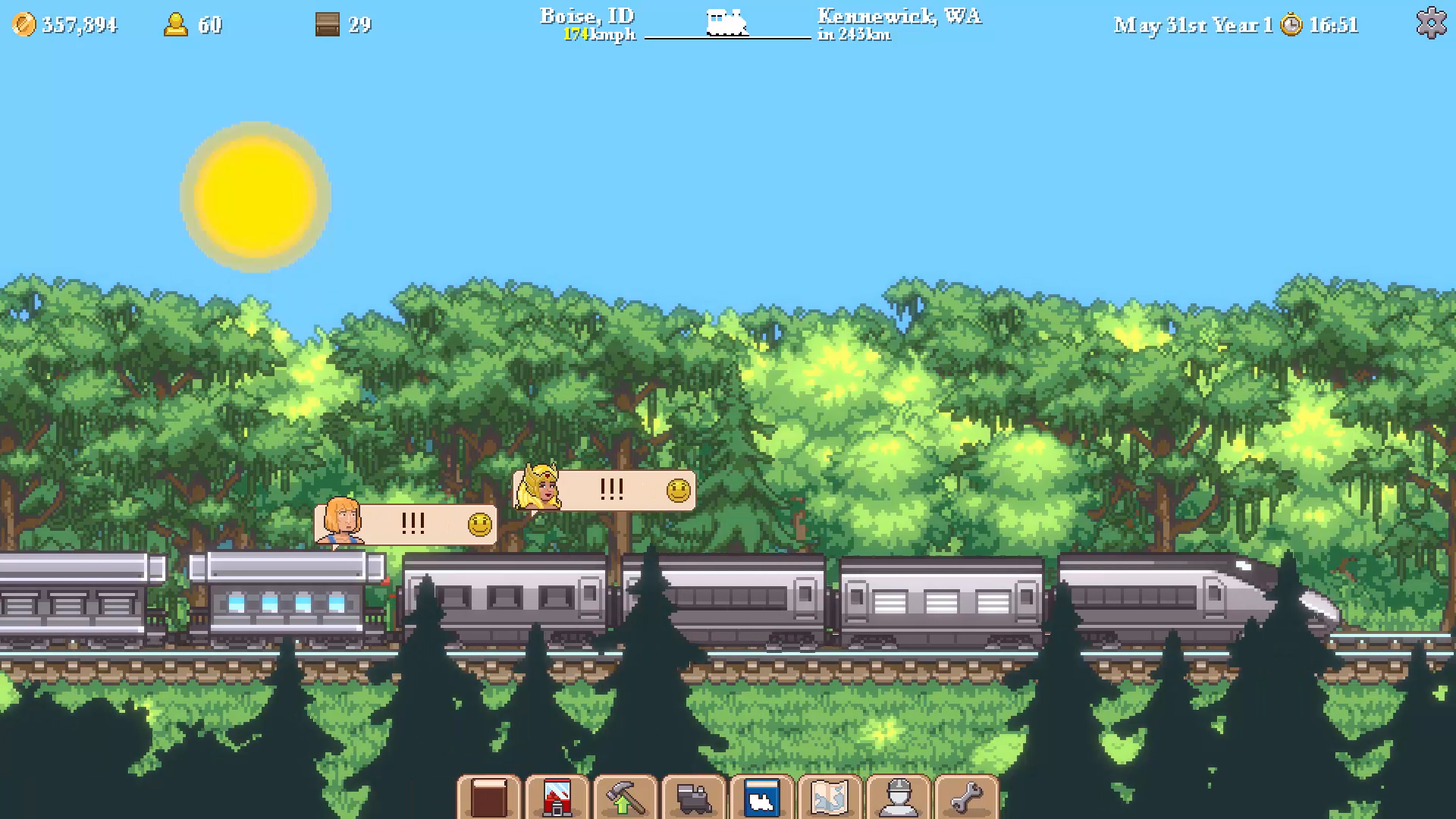1456x819 pixels.
Task: Select the Kennewick, WA destination label
Action: tap(897, 15)
